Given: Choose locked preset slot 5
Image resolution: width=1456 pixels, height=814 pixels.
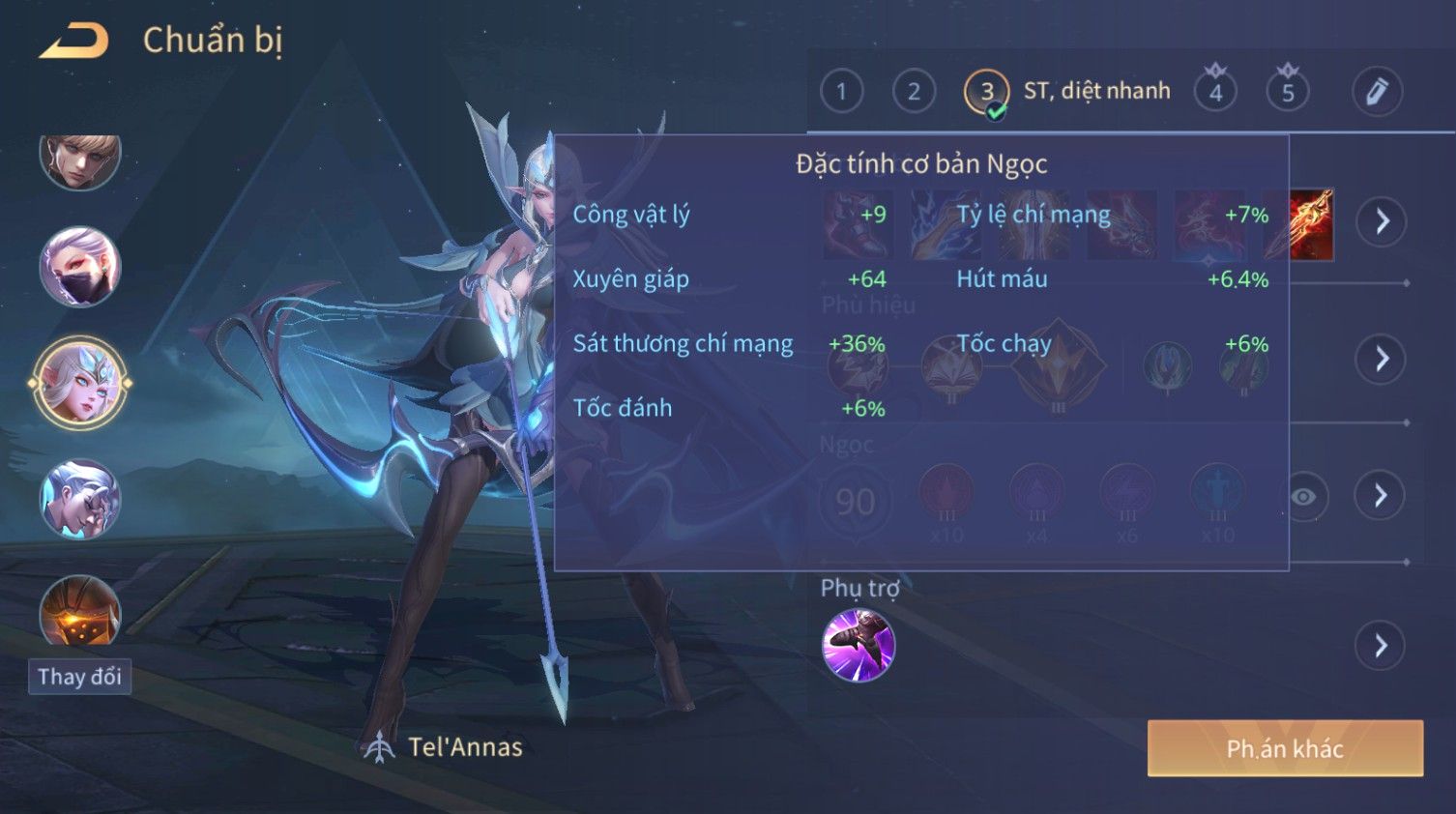Looking at the screenshot, I should tap(1288, 92).
